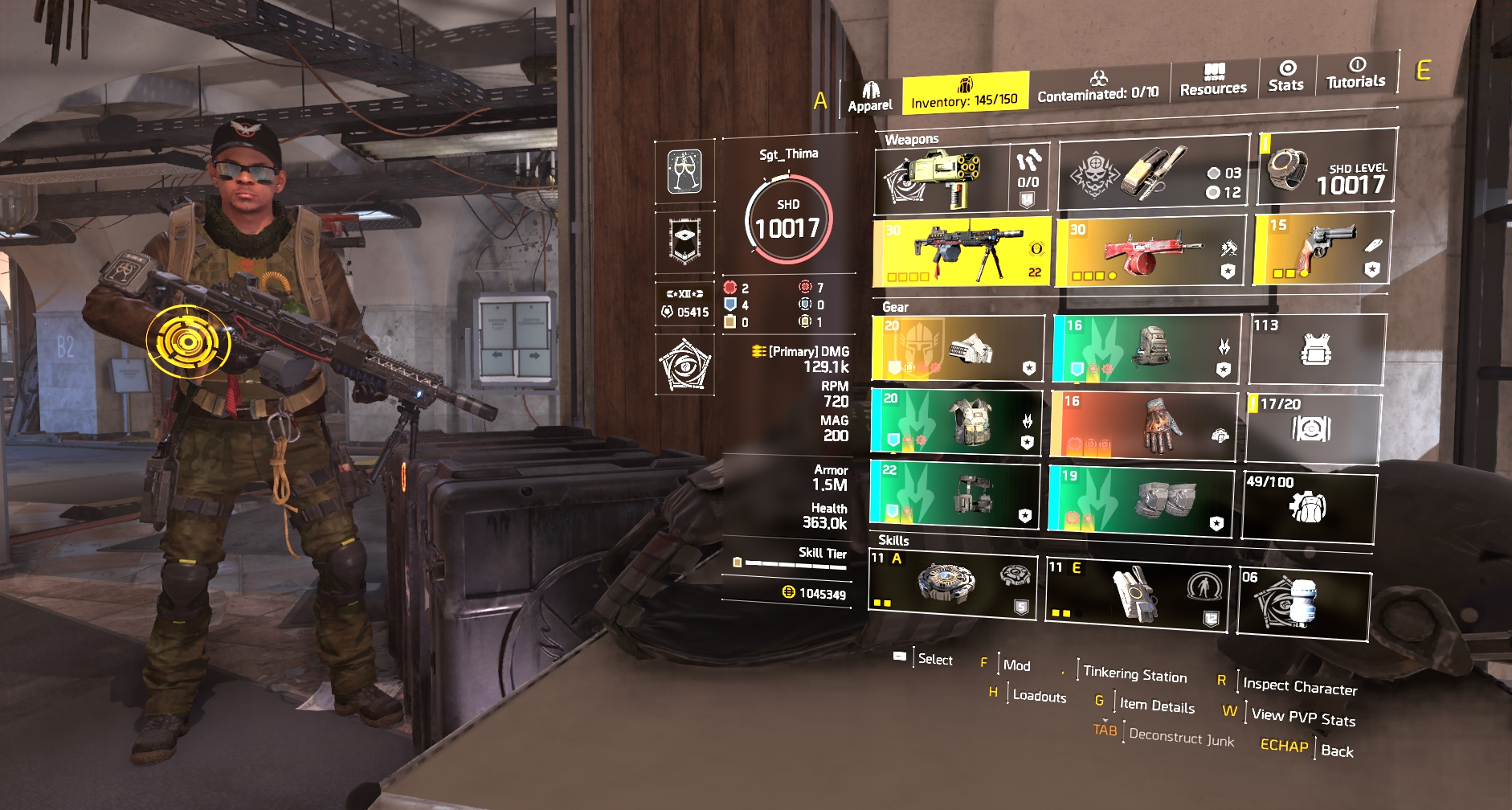
Task: Show the Tutorials tab
Action: tap(1355, 74)
